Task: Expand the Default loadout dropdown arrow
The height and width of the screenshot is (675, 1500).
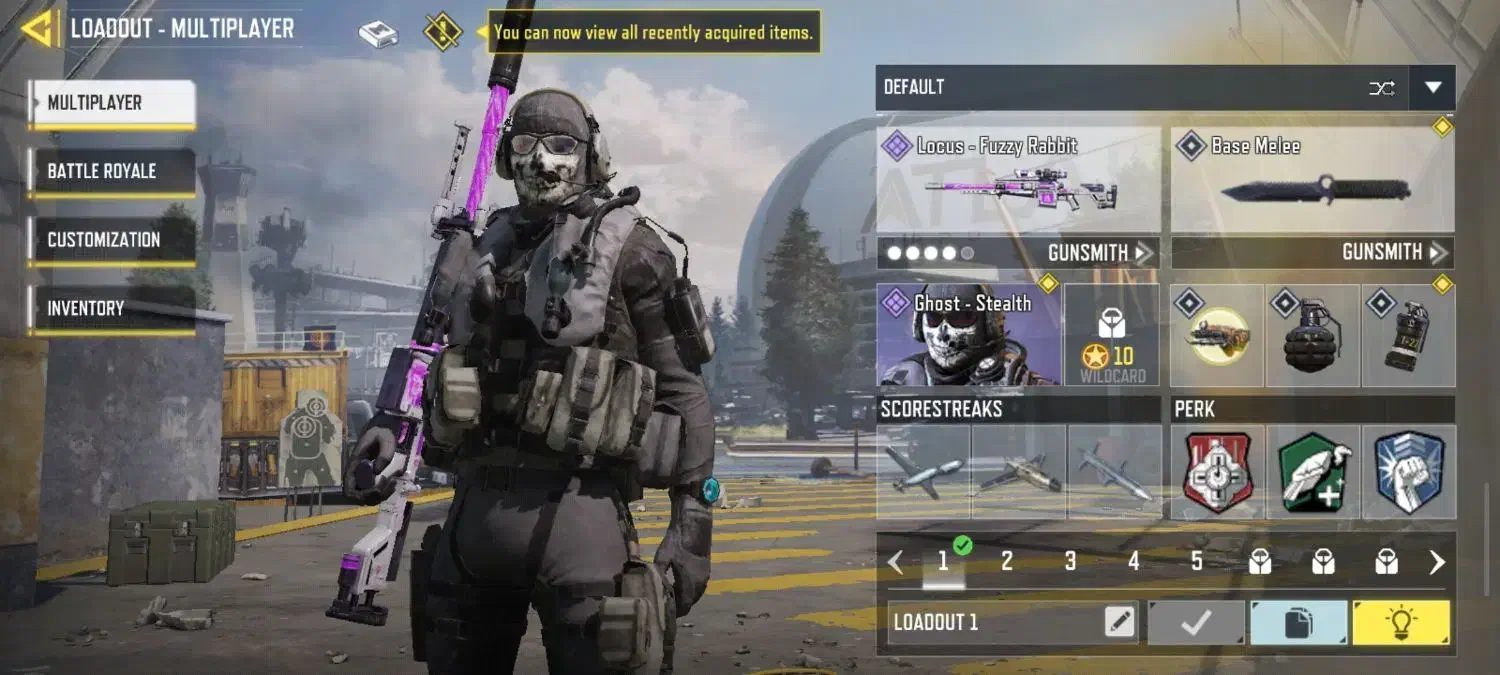Action: pos(1432,87)
